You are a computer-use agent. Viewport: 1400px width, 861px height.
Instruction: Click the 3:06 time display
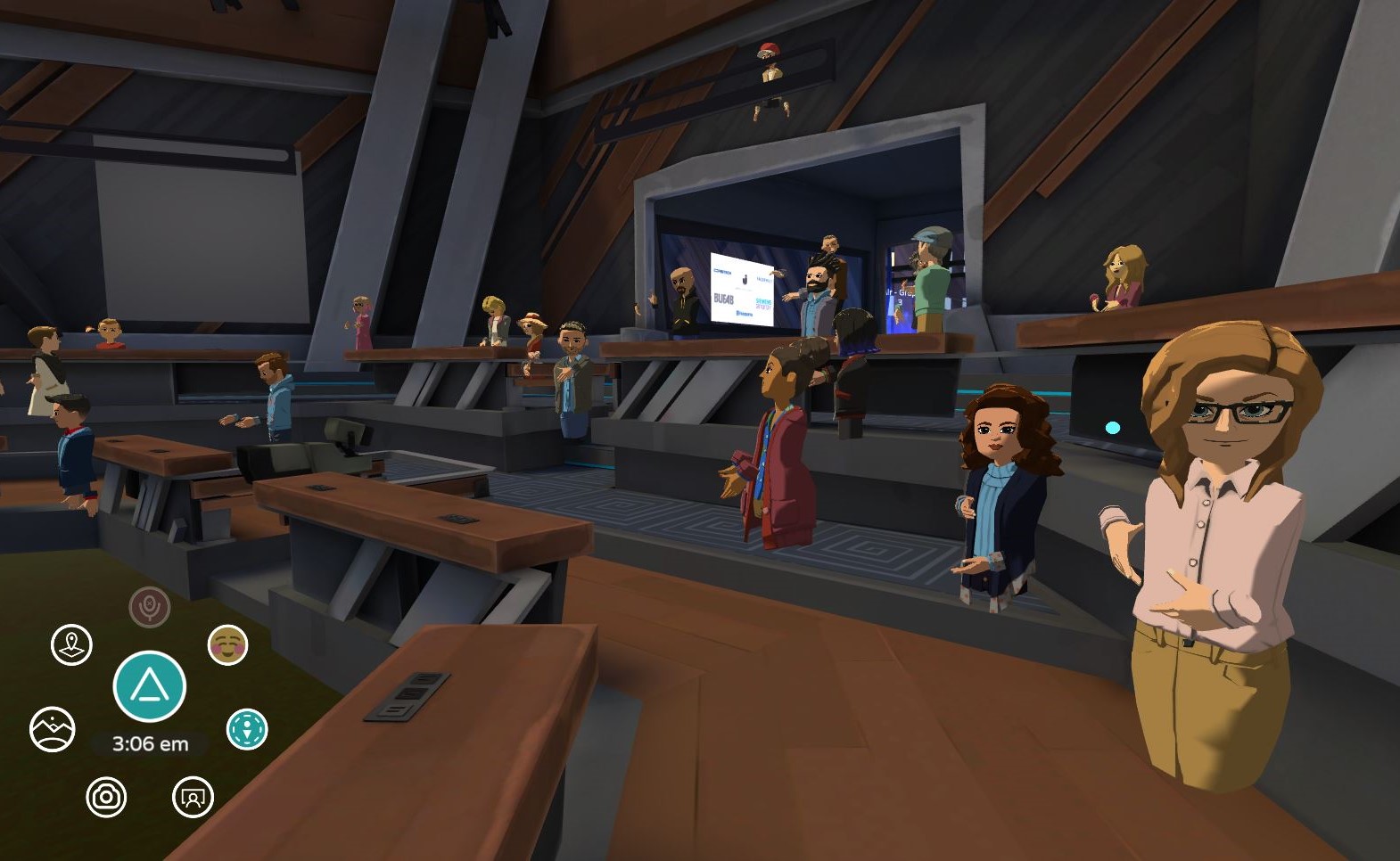pos(150,742)
